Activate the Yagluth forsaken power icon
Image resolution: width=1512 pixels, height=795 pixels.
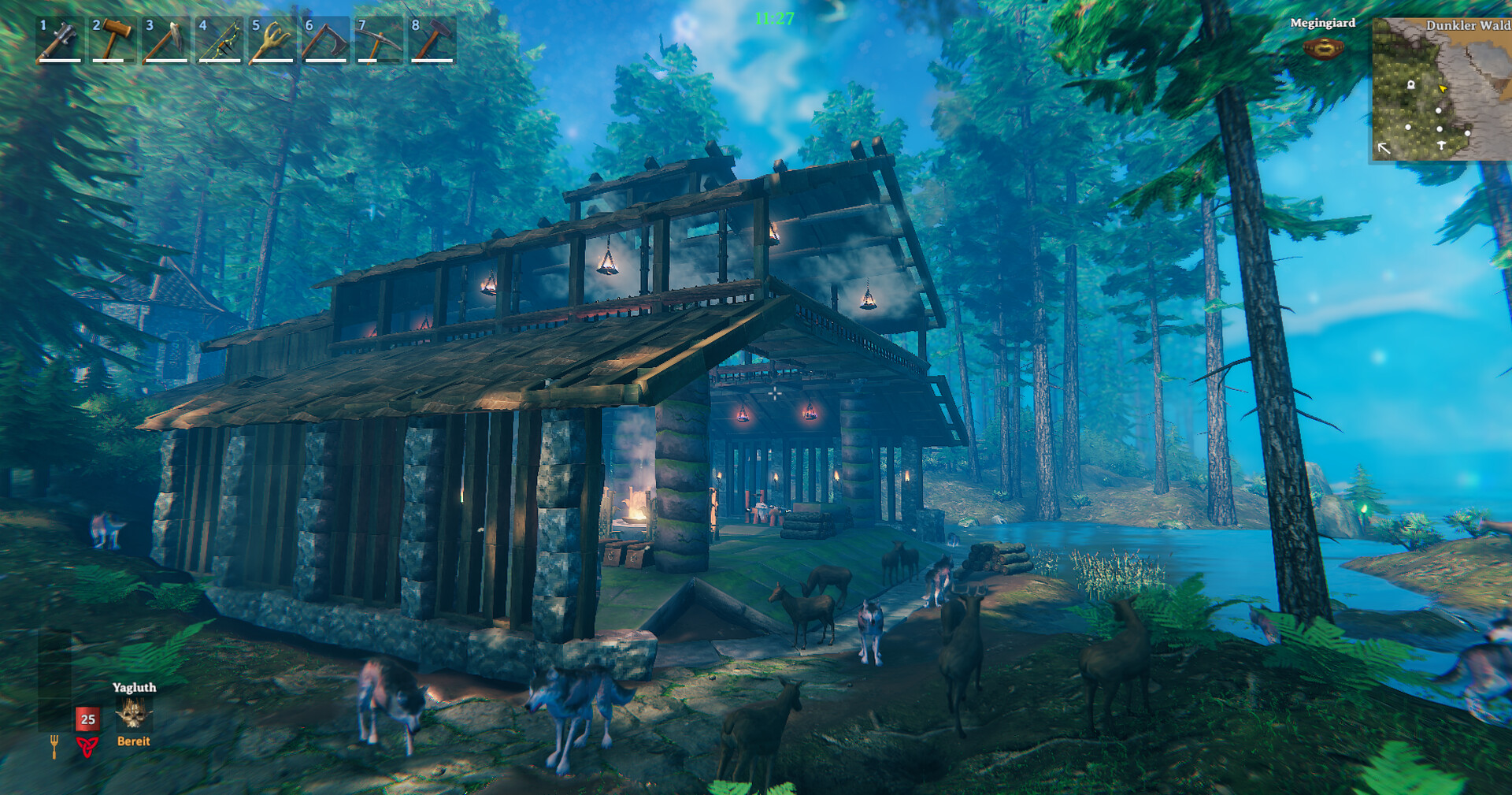pyautogui.click(x=133, y=714)
